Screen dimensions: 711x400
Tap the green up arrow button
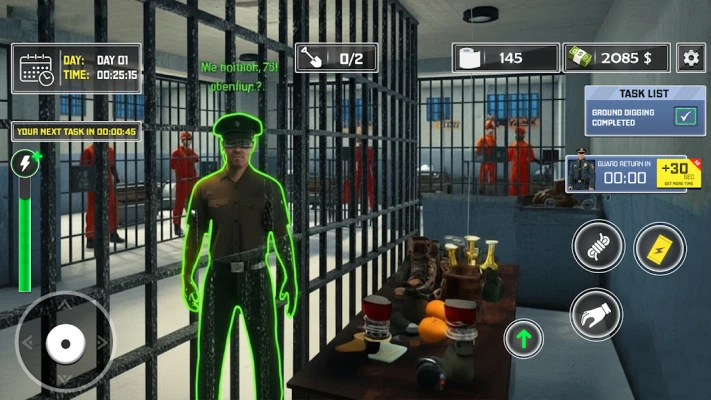click(x=523, y=338)
